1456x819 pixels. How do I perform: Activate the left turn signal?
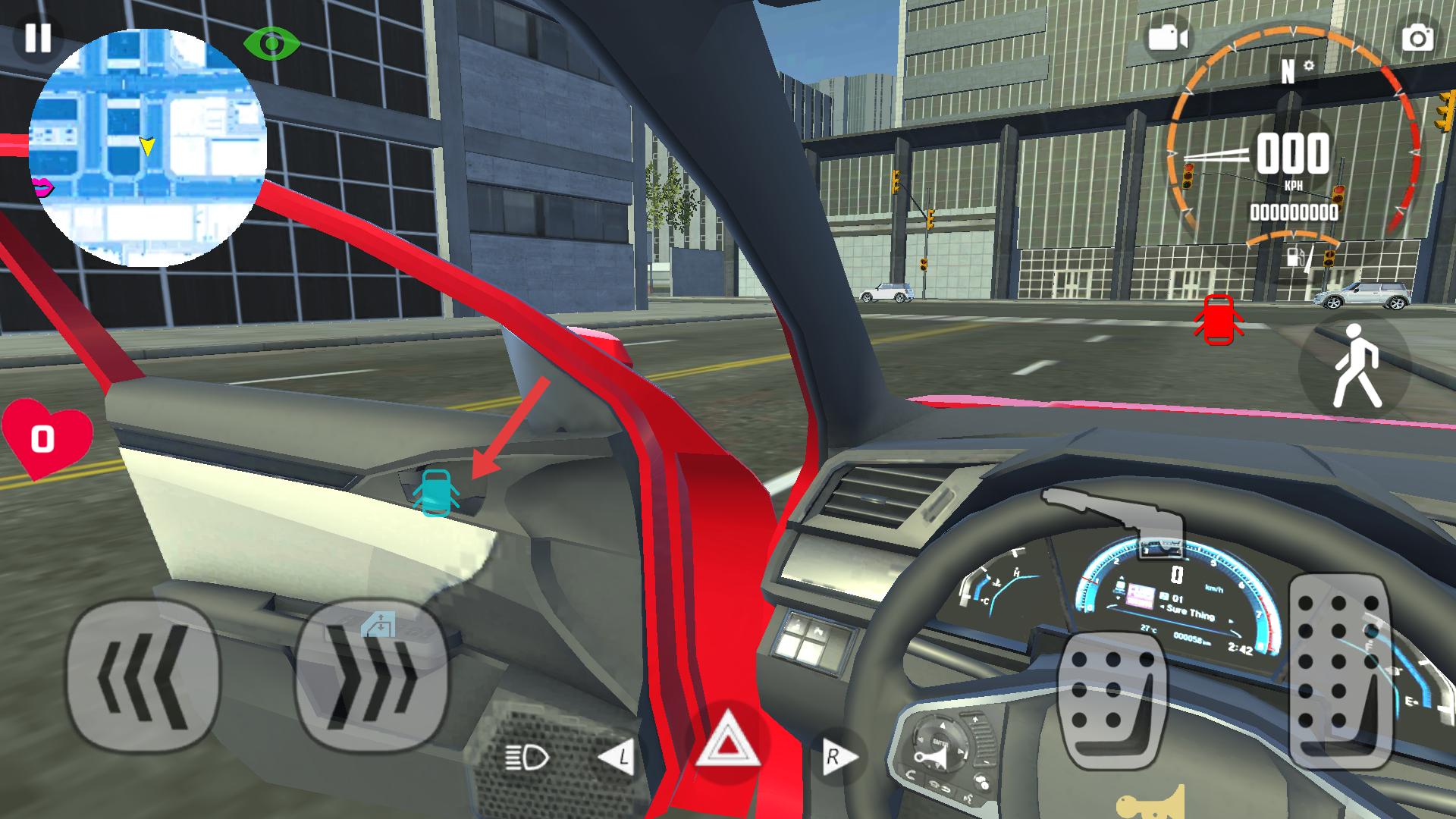[x=618, y=756]
